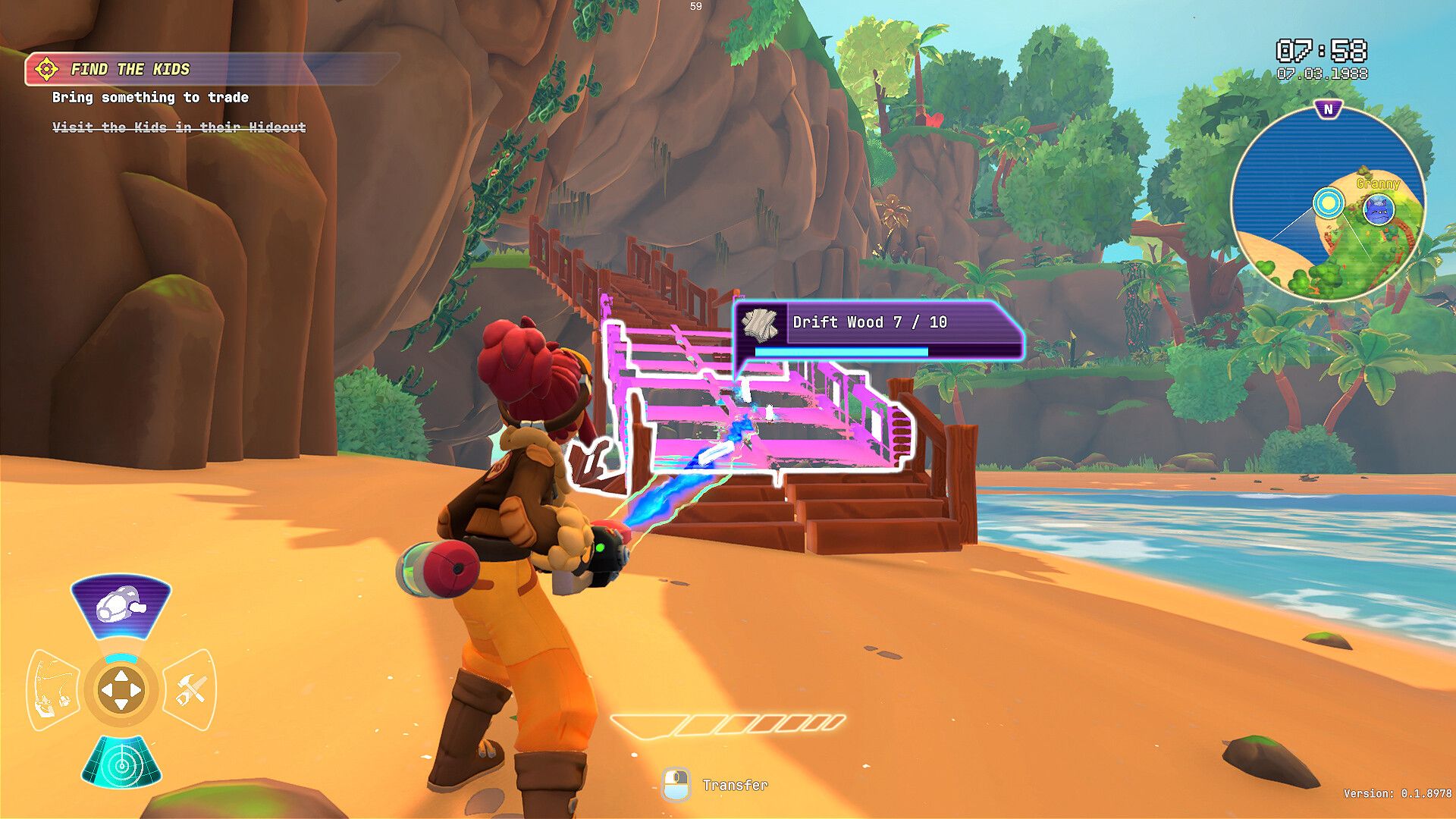Select the hammer and repair tool
This screenshot has height=819, width=1456.
(190, 688)
